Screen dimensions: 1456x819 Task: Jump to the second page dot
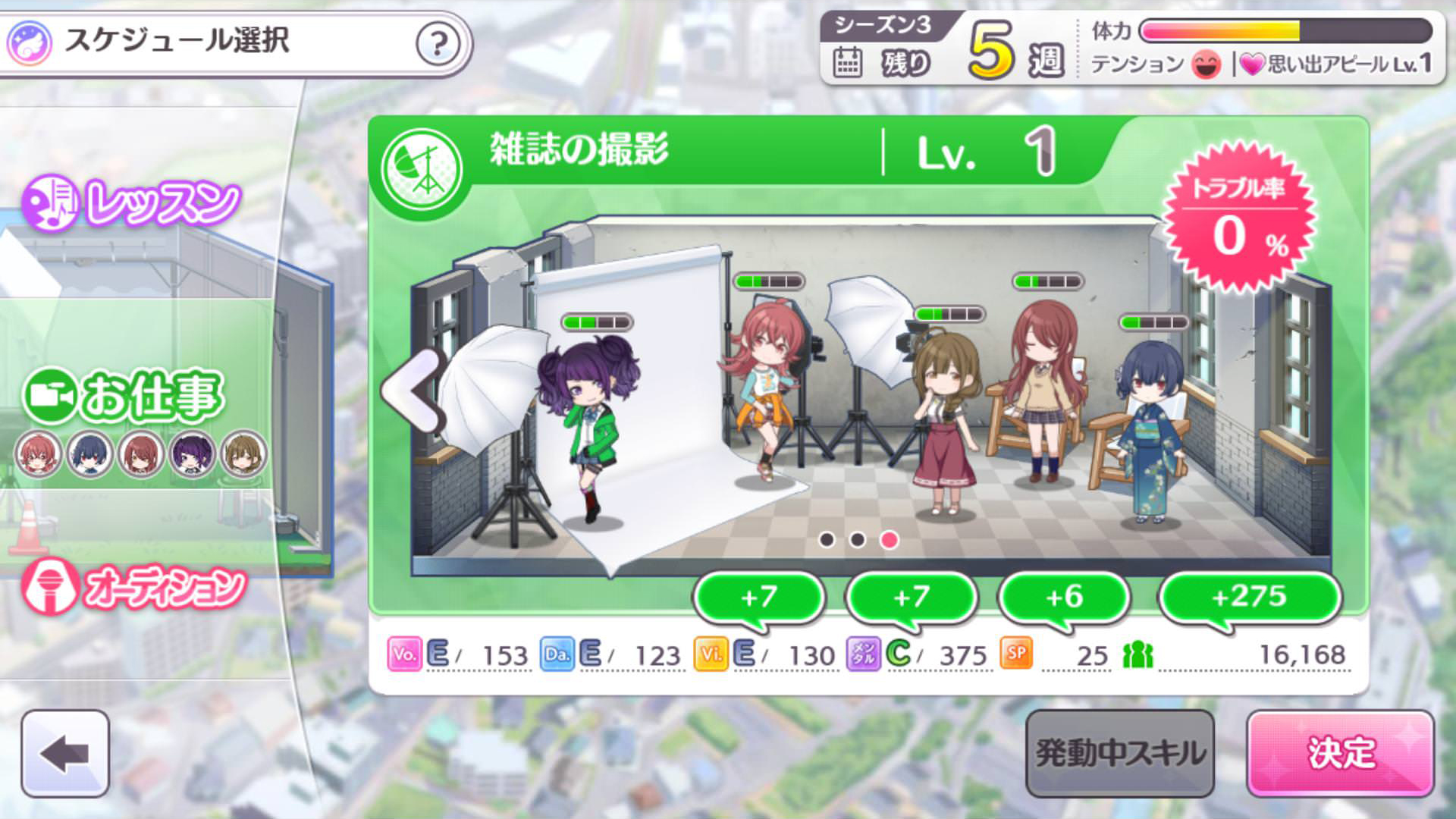858,539
